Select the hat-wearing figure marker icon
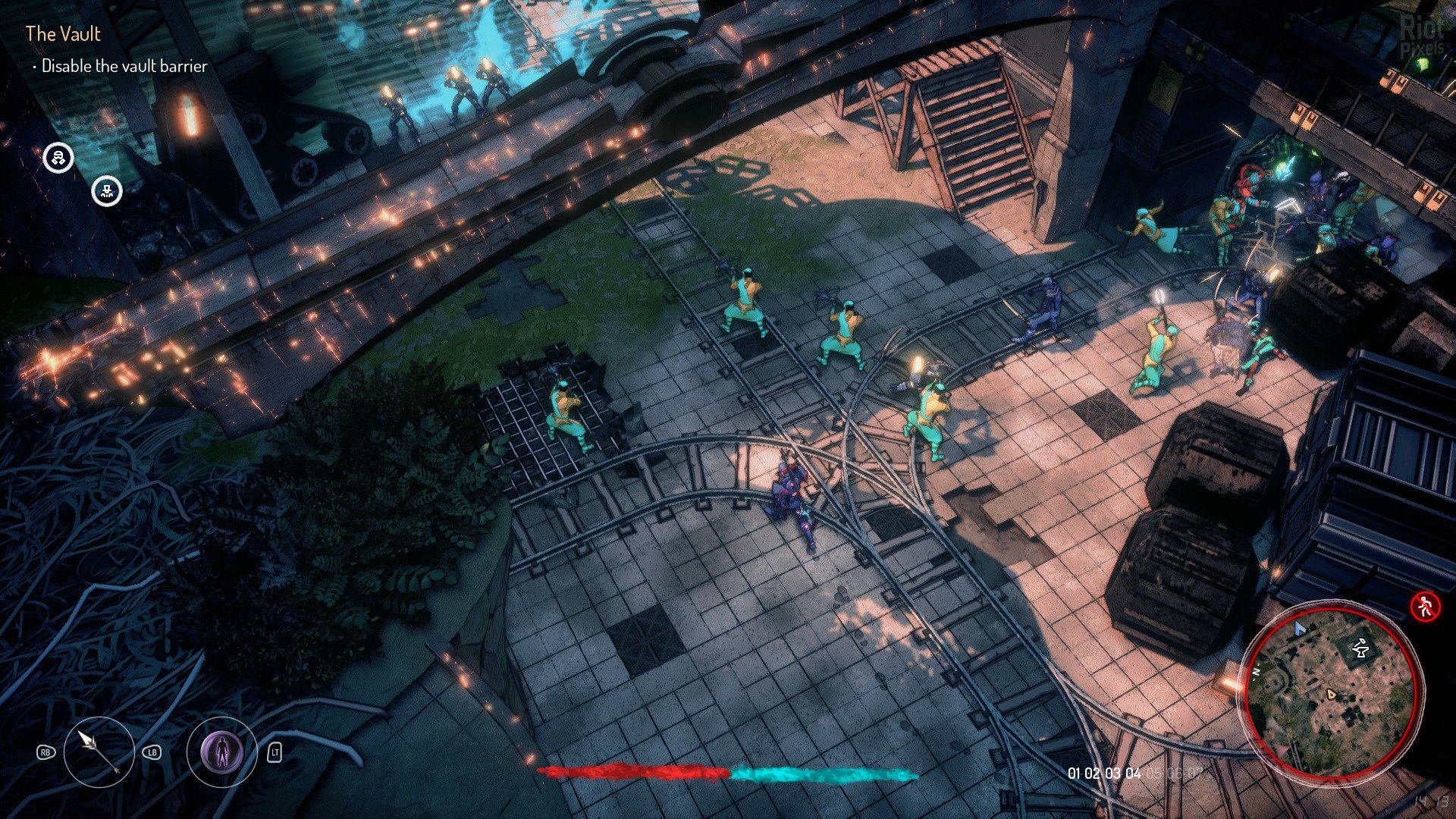Image resolution: width=1456 pixels, height=819 pixels. 107,191
